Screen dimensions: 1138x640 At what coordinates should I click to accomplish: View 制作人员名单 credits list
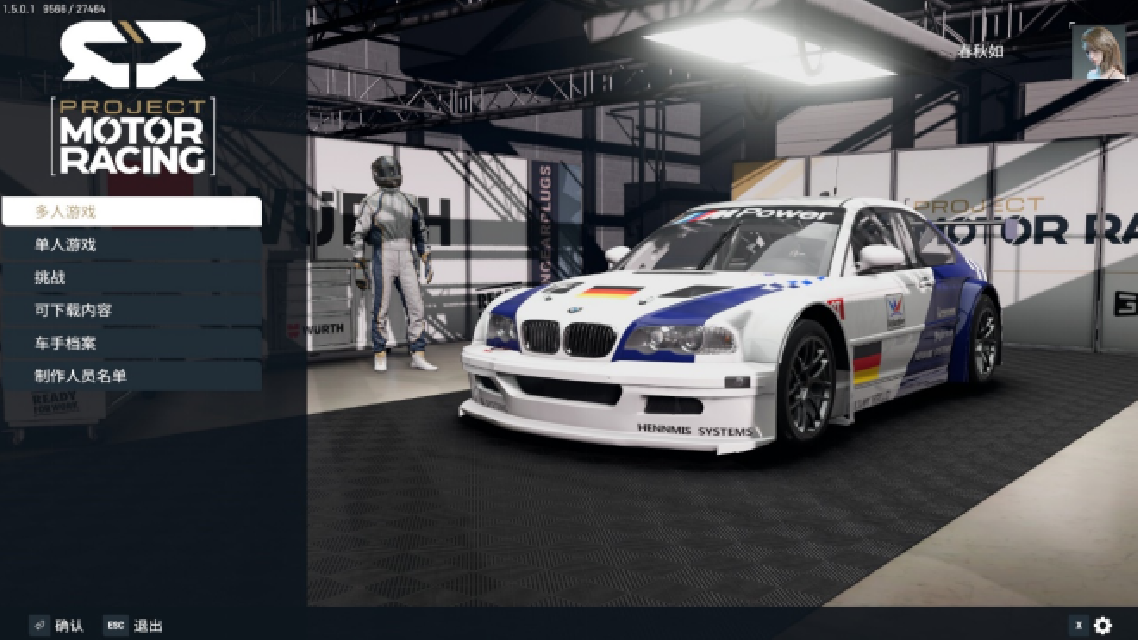(131, 376)
